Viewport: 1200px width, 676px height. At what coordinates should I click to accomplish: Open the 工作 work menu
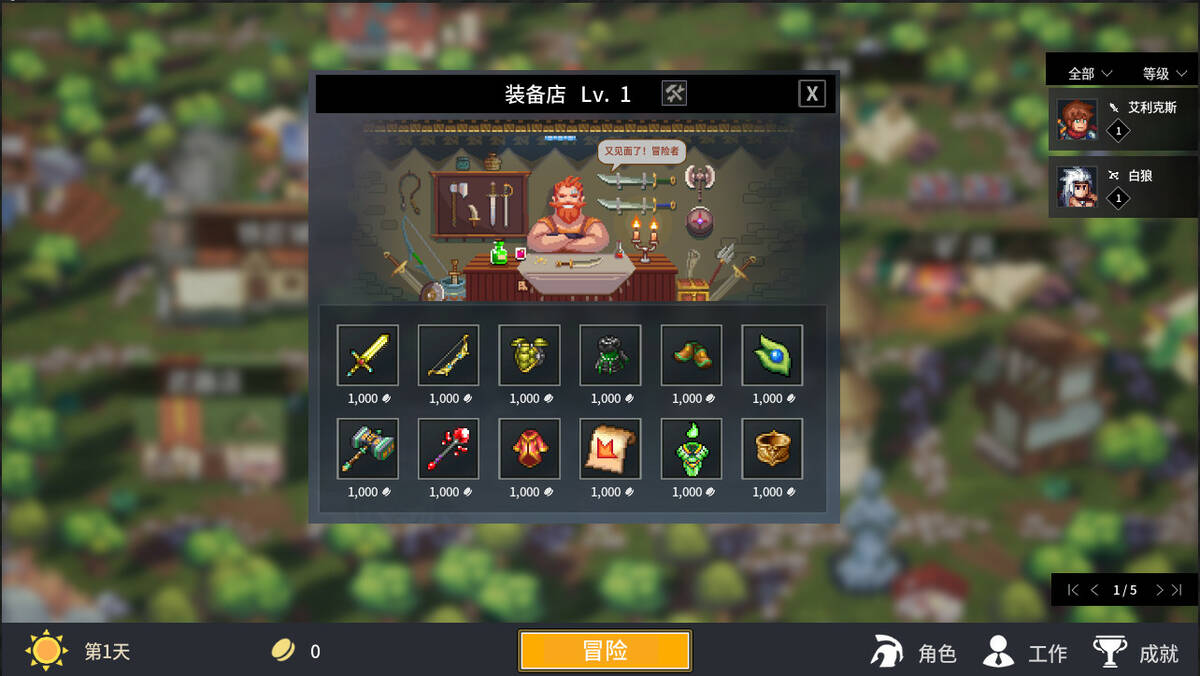pos(1025,652)
